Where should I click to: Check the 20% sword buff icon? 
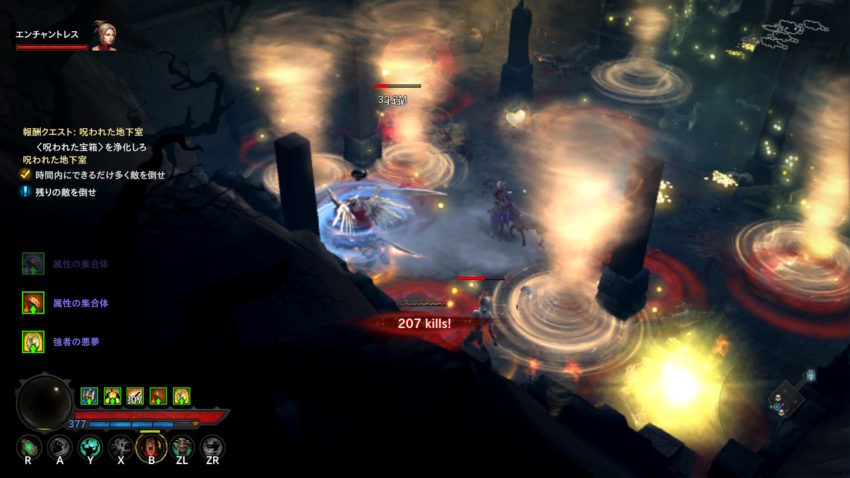(x=135, y=396)
